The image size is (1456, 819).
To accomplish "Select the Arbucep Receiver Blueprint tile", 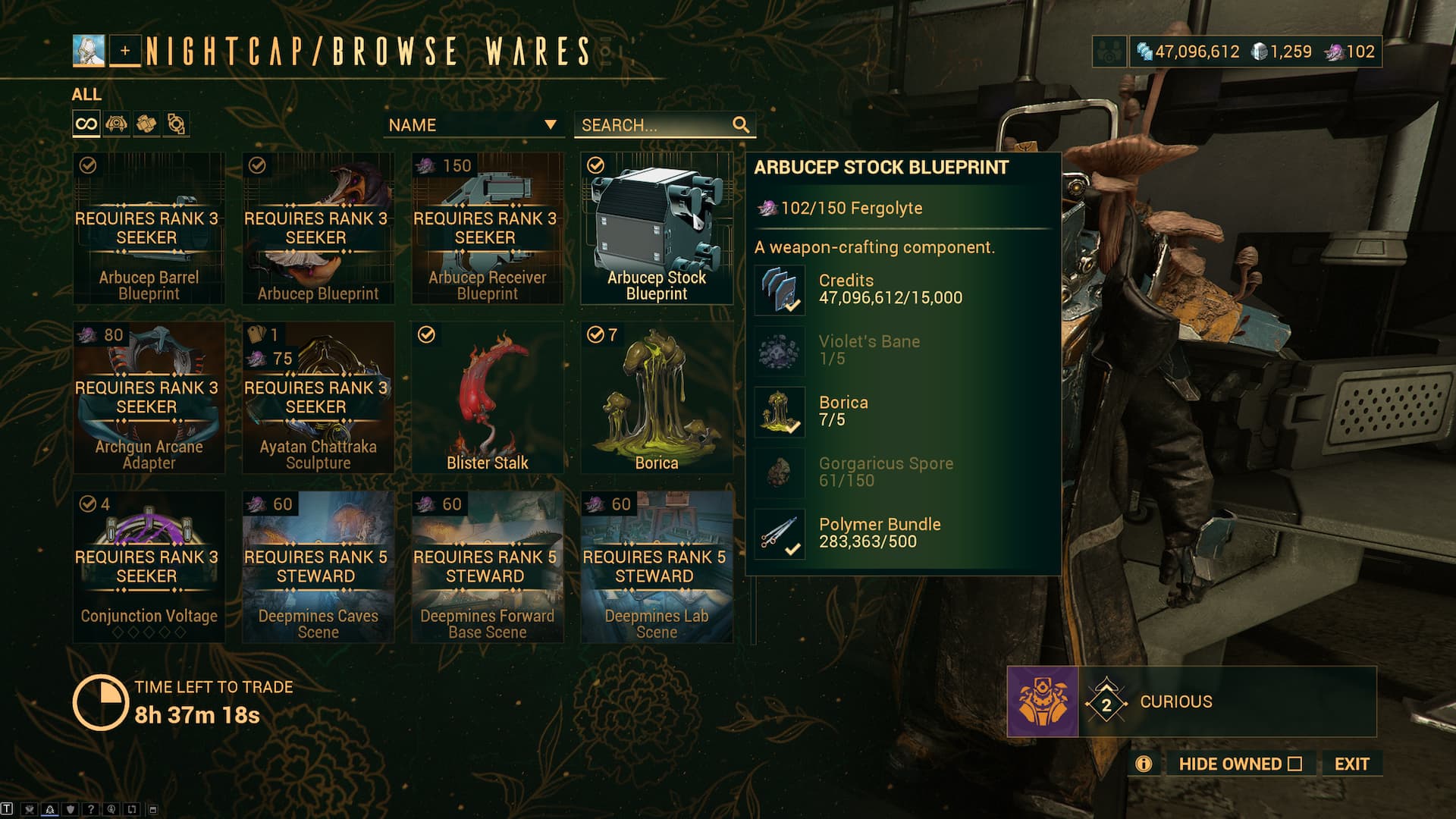I will pyautogui.click(x=487, y=228).
